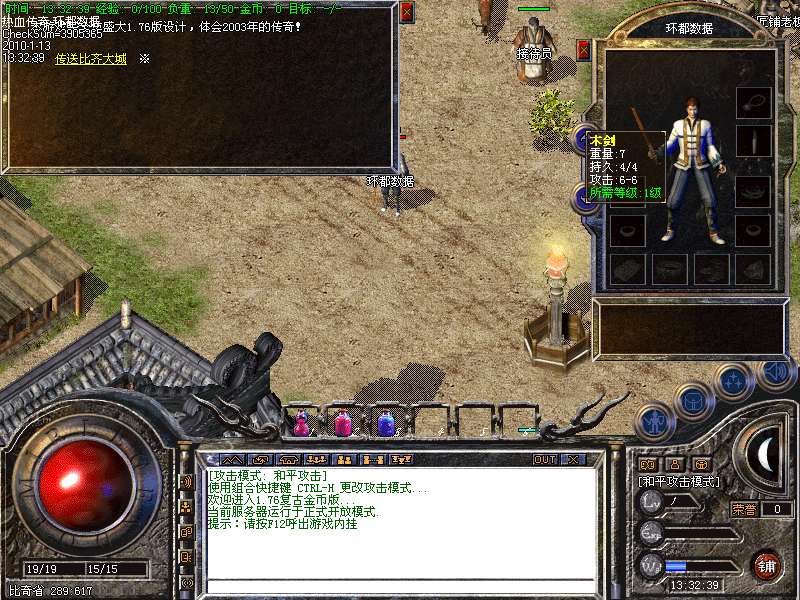Click the chat message input line
800x600 pixels.
[400, 586]
